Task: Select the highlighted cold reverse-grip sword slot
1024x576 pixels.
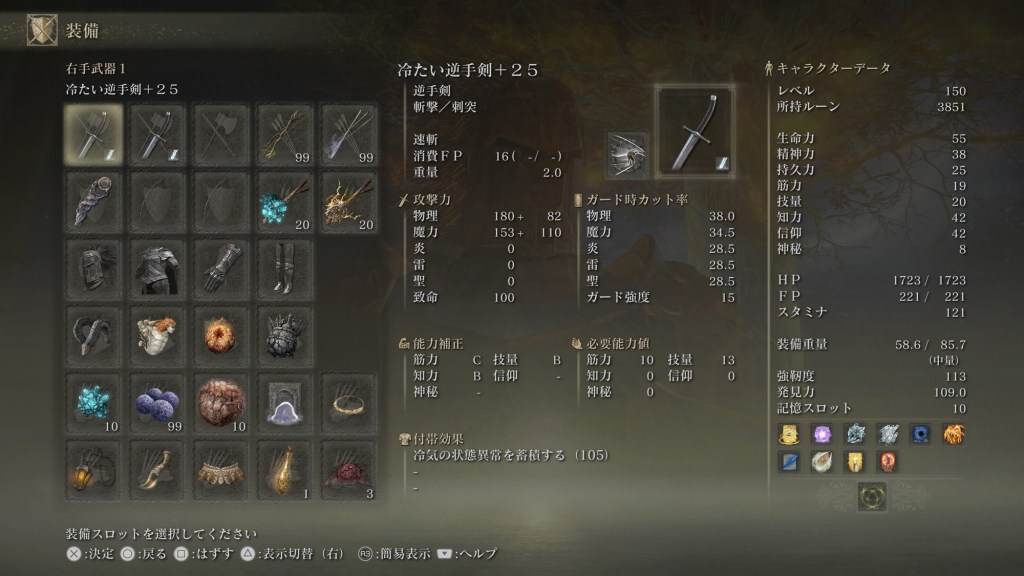Action: [94, 135]
